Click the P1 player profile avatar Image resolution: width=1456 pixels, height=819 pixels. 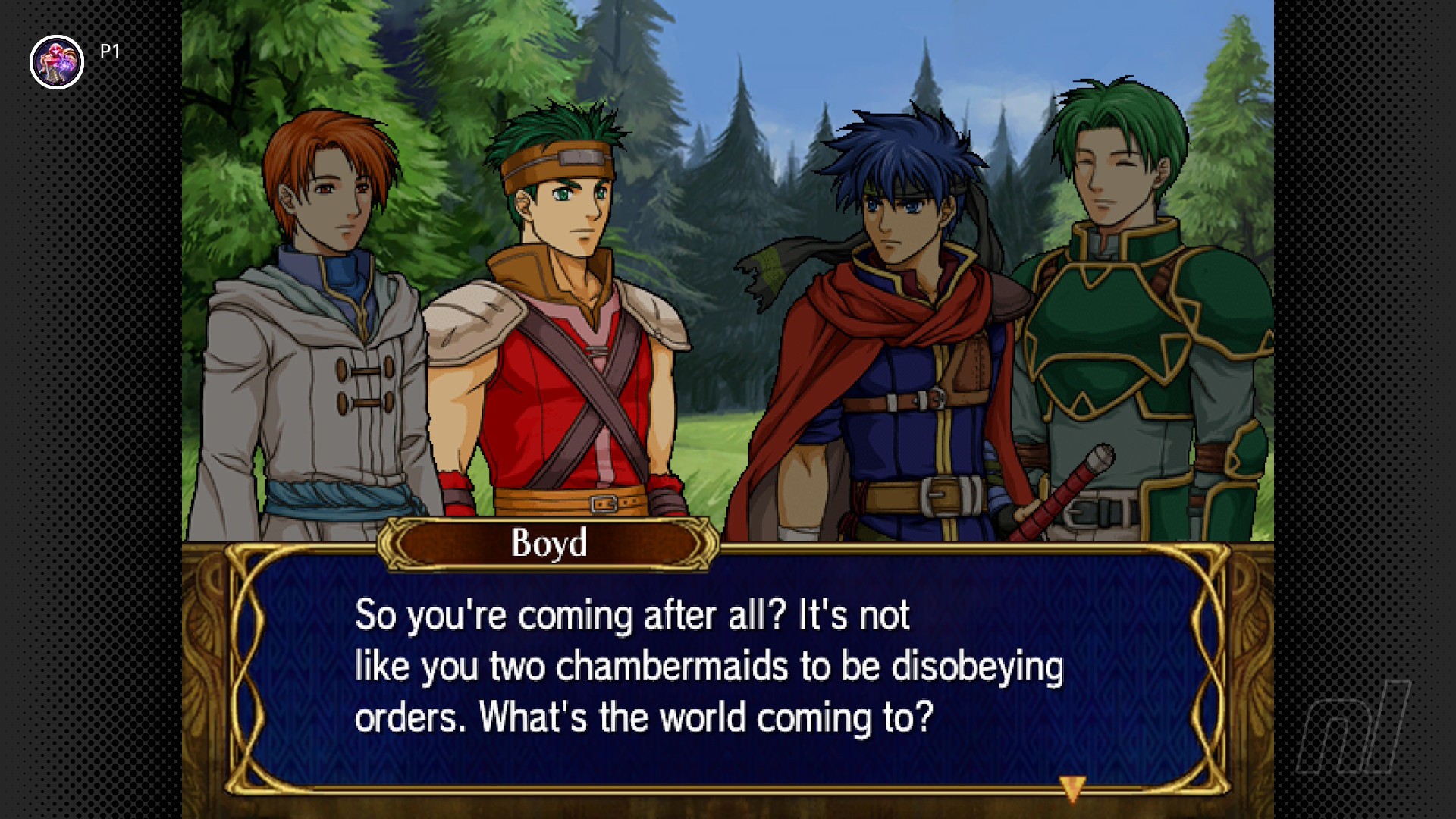[x=57, y=62]
